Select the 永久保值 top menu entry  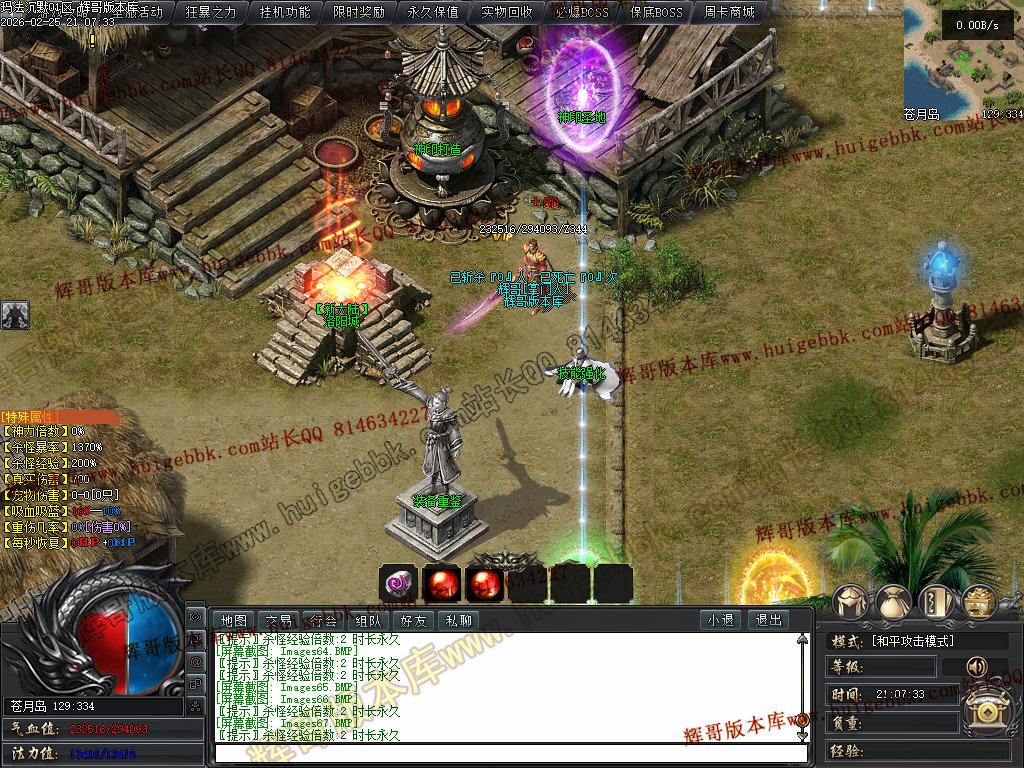point(433,12)
